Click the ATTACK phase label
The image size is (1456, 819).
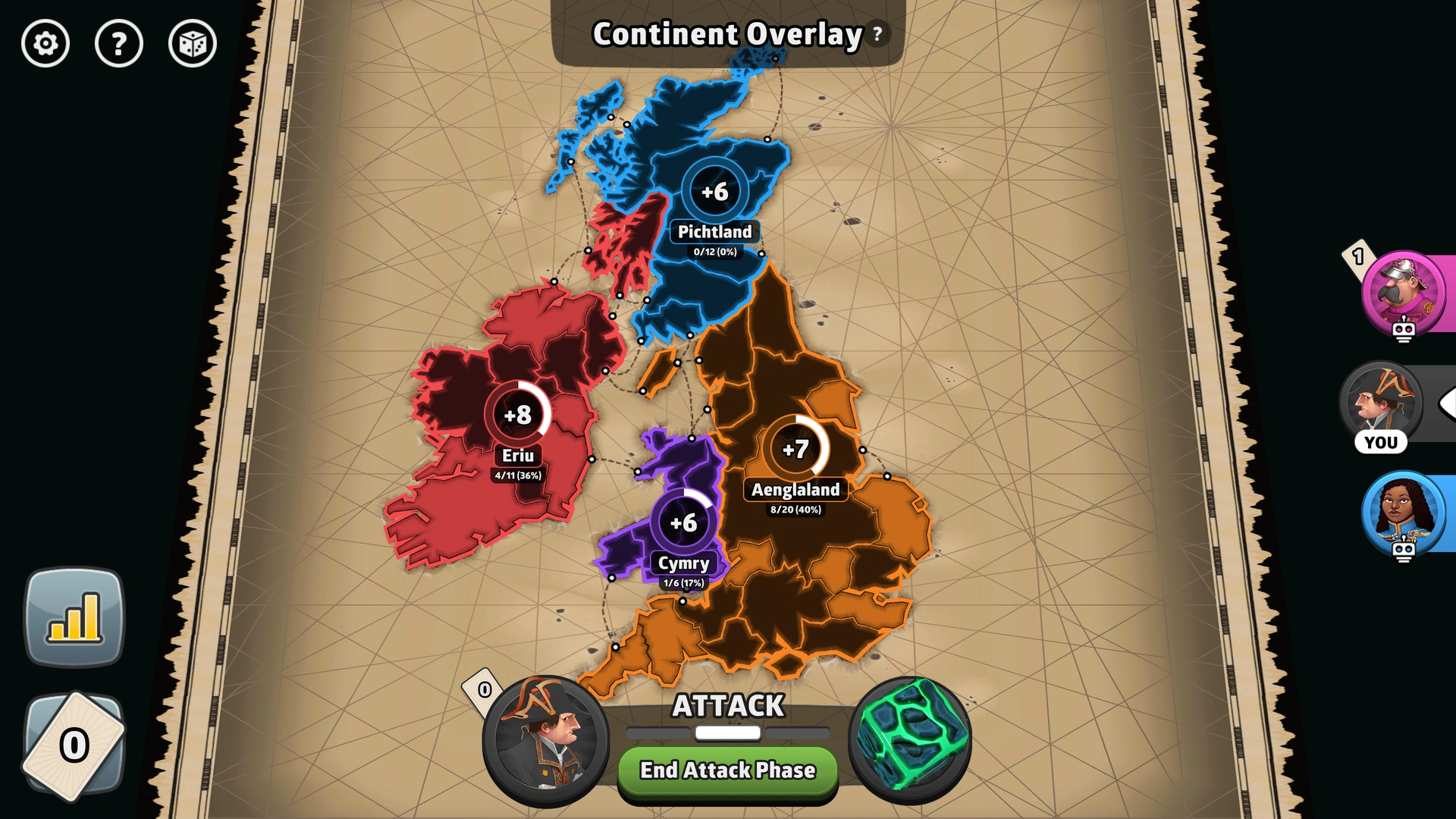coord(727,706)
